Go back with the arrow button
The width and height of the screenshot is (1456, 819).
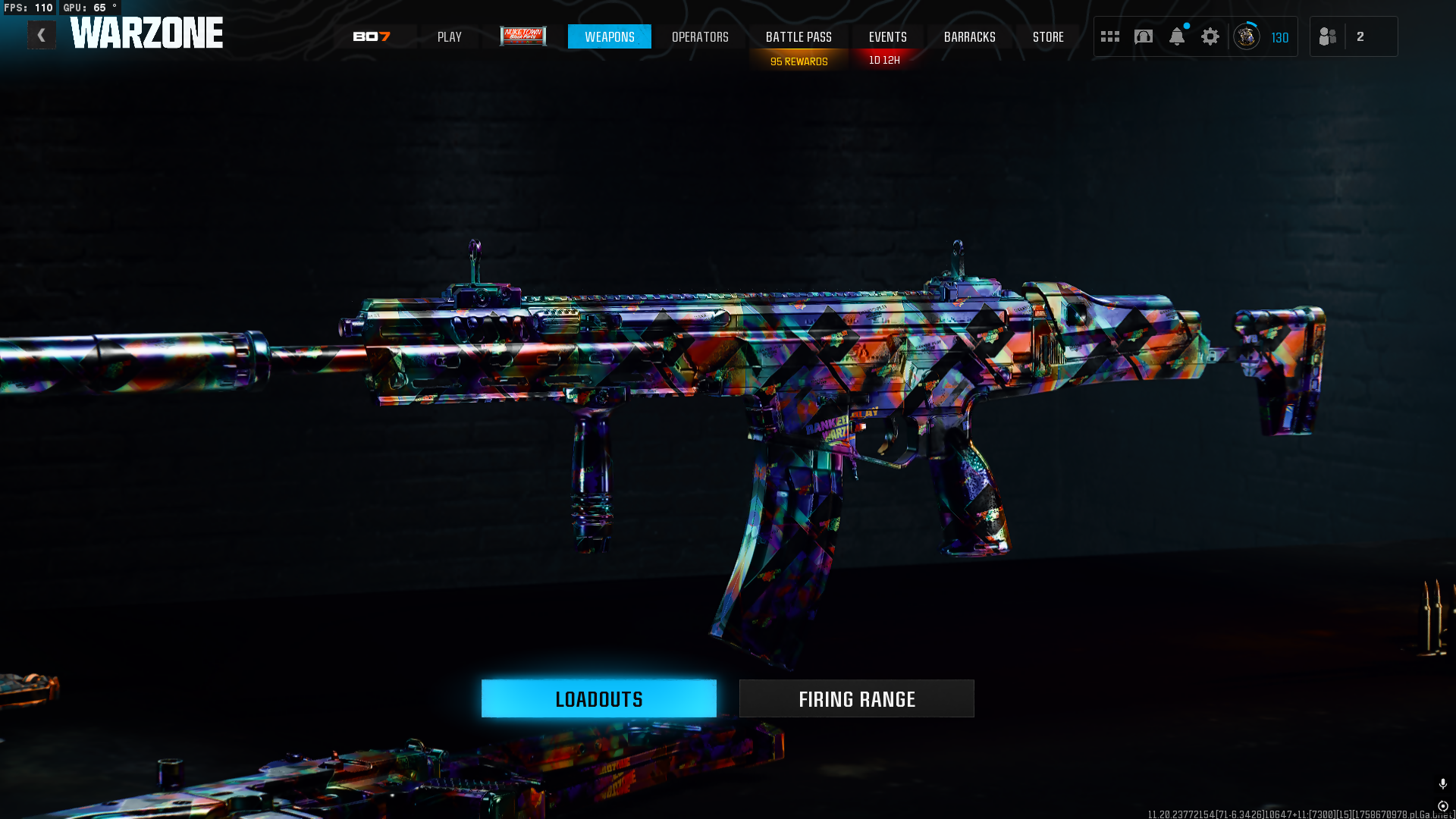click(x=42, y=36)
